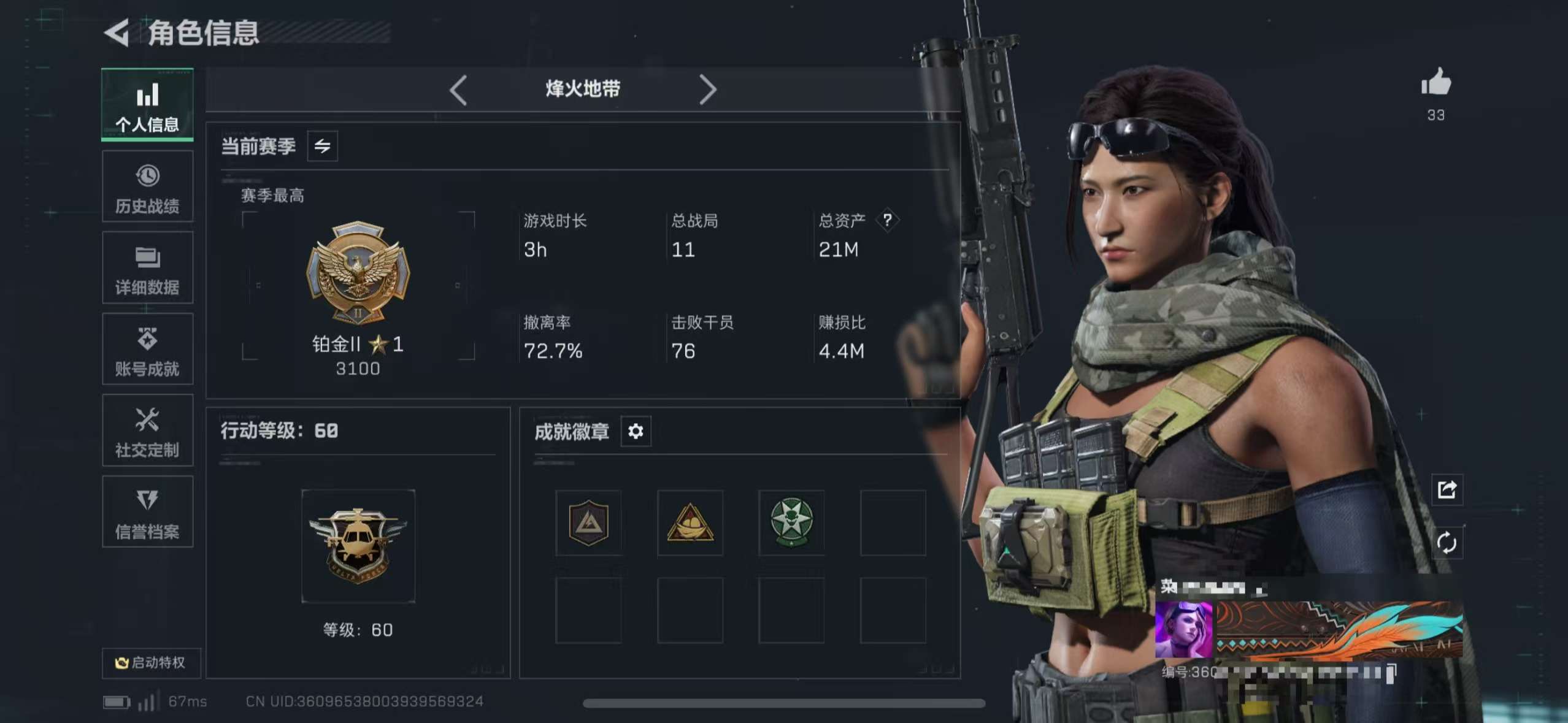View 账号成就 achievements
The height and width of the screenshot is (723, 1568).
tap(147, 350)
